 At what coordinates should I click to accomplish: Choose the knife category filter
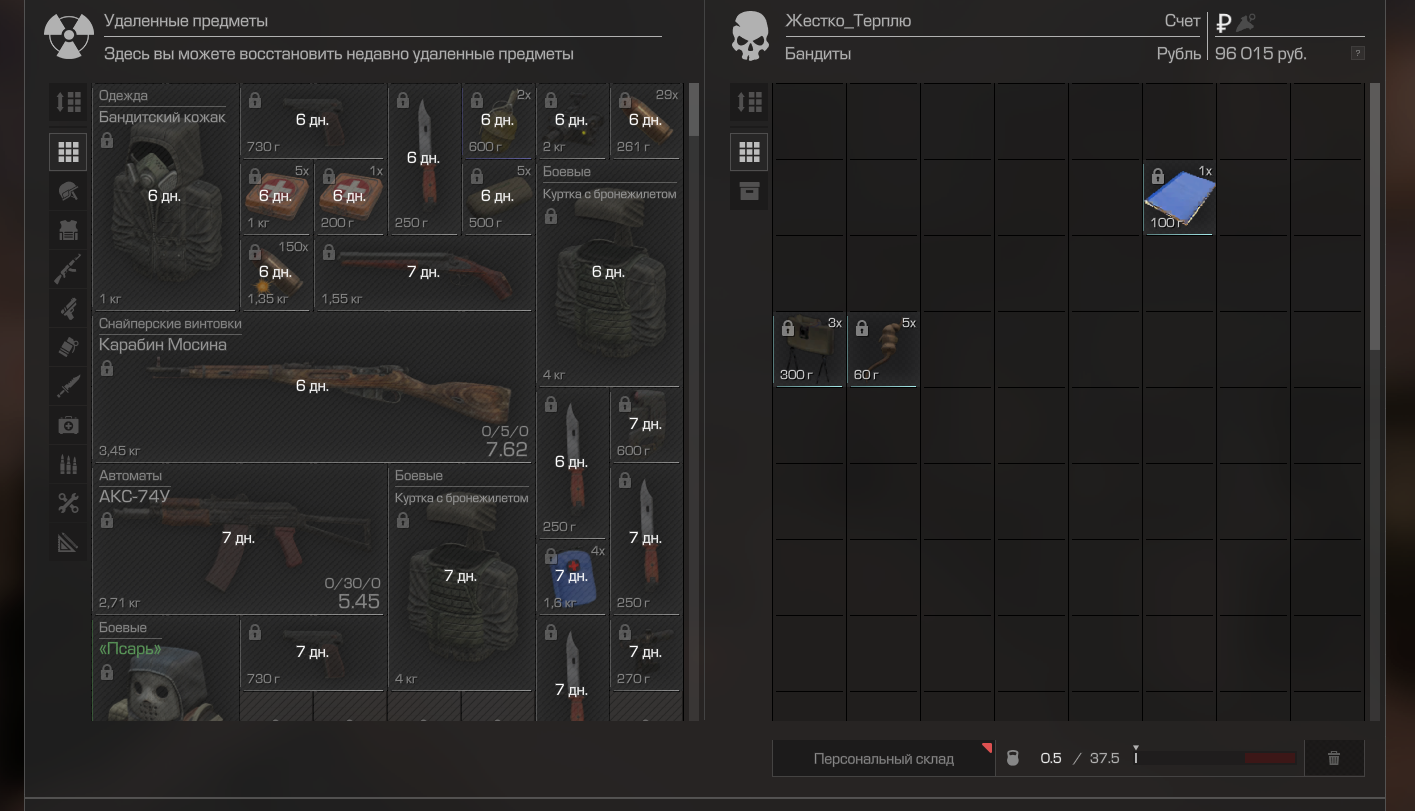click(x=68, y=386)
